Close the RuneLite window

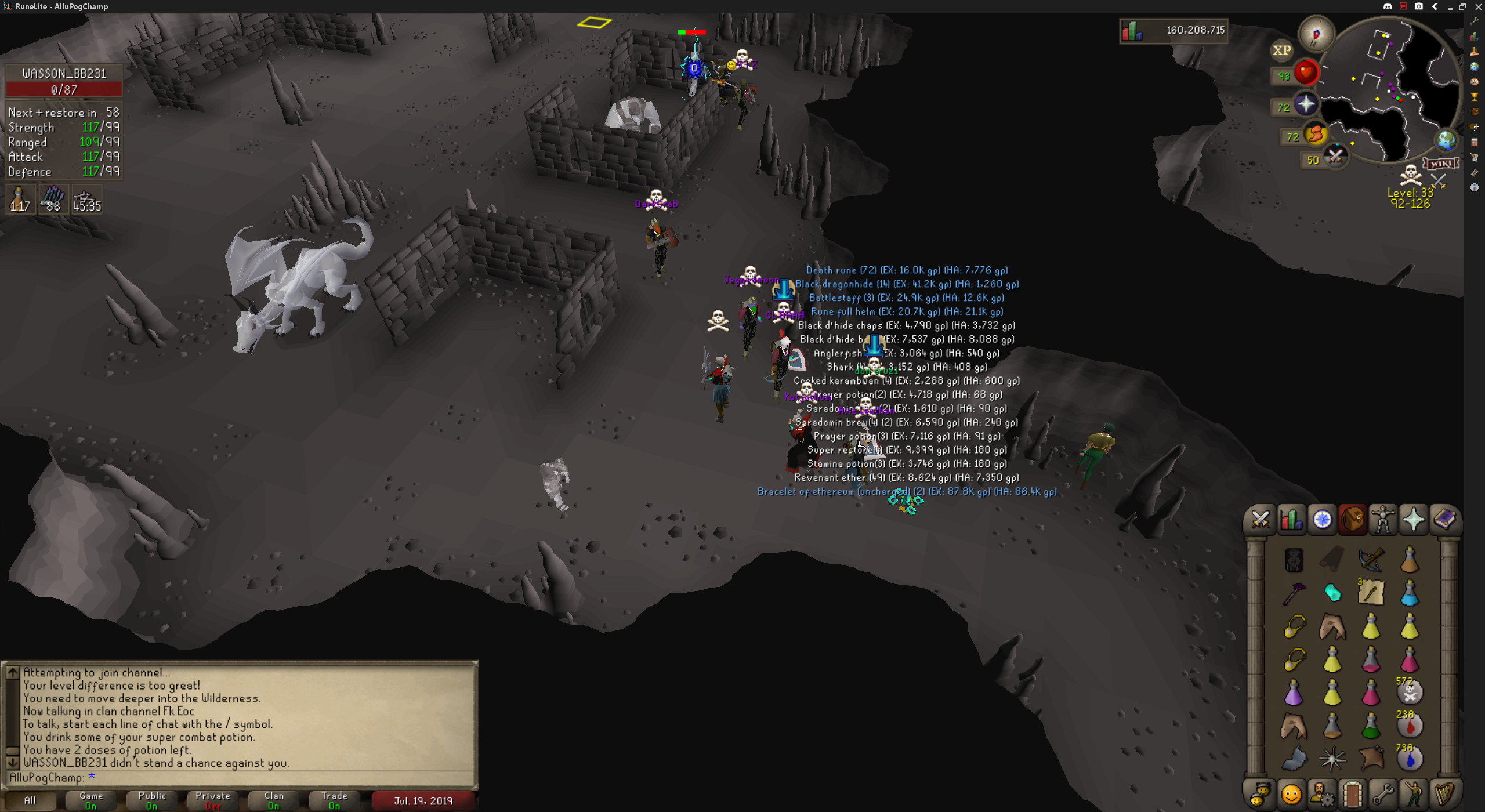click(x=1478, y=6)
